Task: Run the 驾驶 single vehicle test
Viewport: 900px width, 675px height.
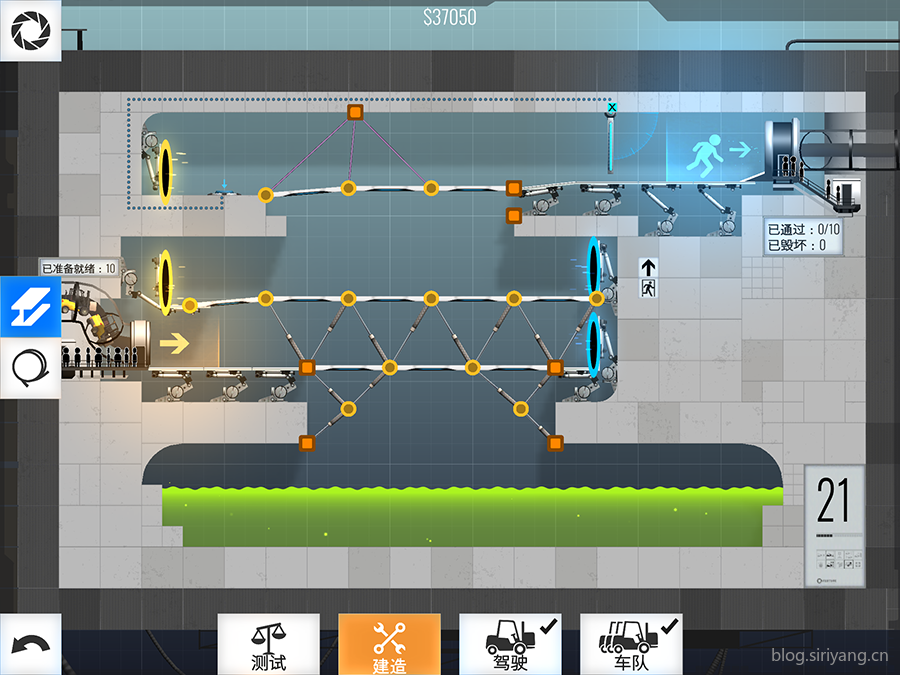Action: 510,644
